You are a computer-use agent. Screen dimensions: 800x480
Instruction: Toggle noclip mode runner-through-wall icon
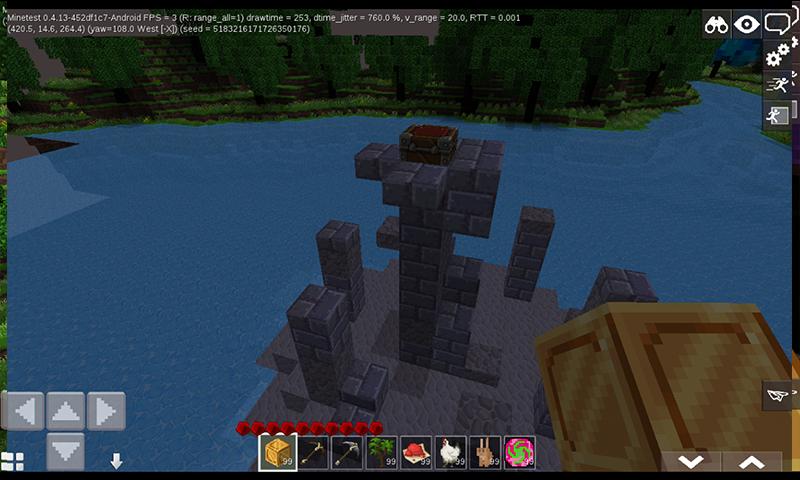777,115
